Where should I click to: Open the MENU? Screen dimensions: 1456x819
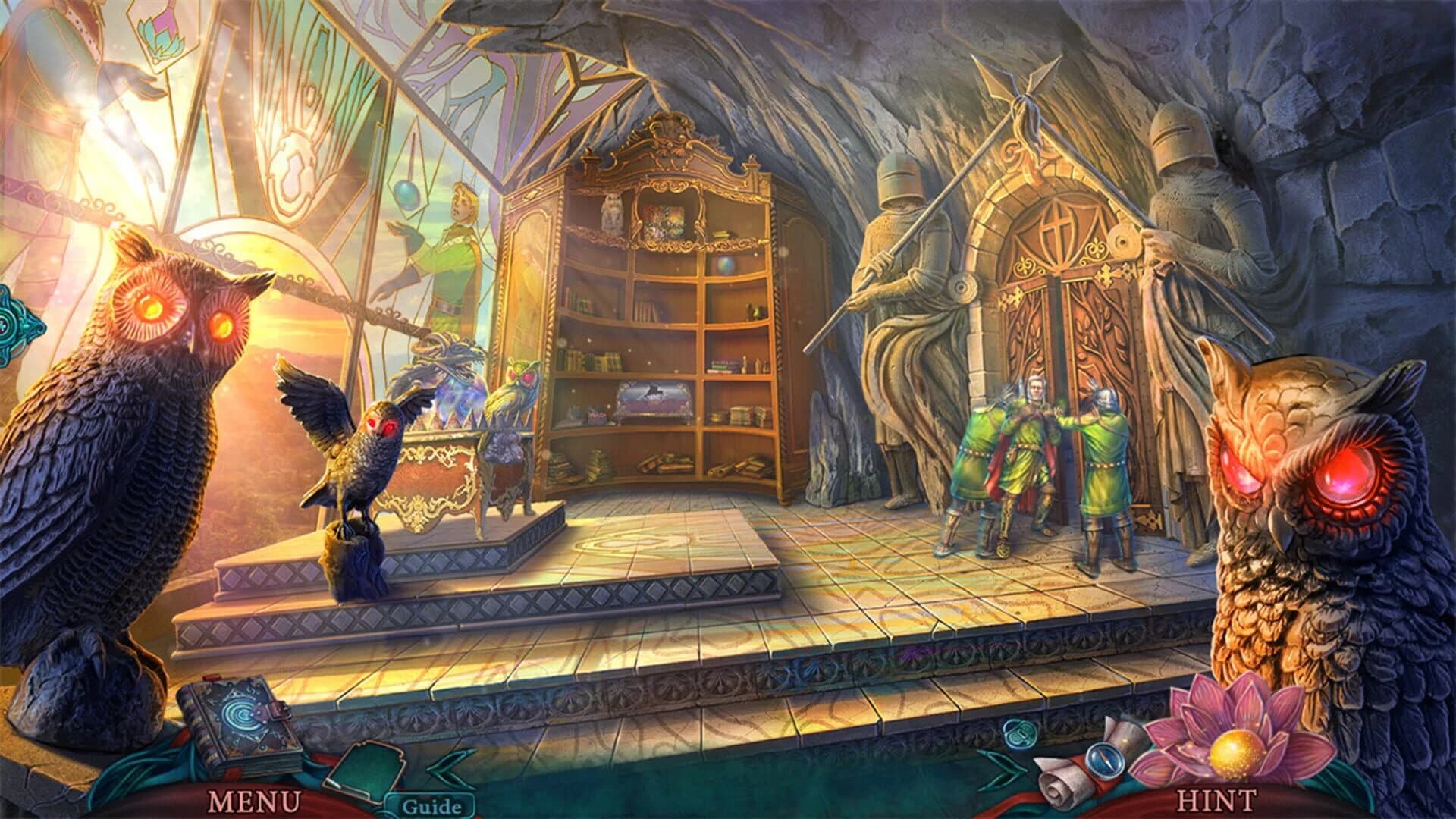(254, 802)
